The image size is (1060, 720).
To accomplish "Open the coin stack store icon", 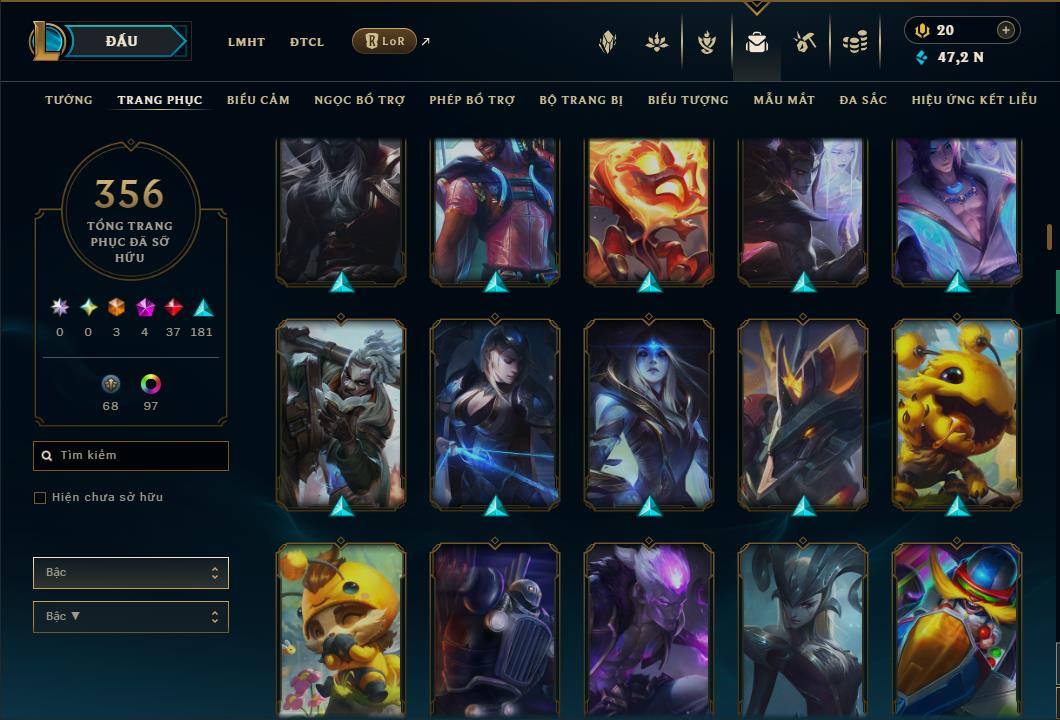I will point(854,42).
